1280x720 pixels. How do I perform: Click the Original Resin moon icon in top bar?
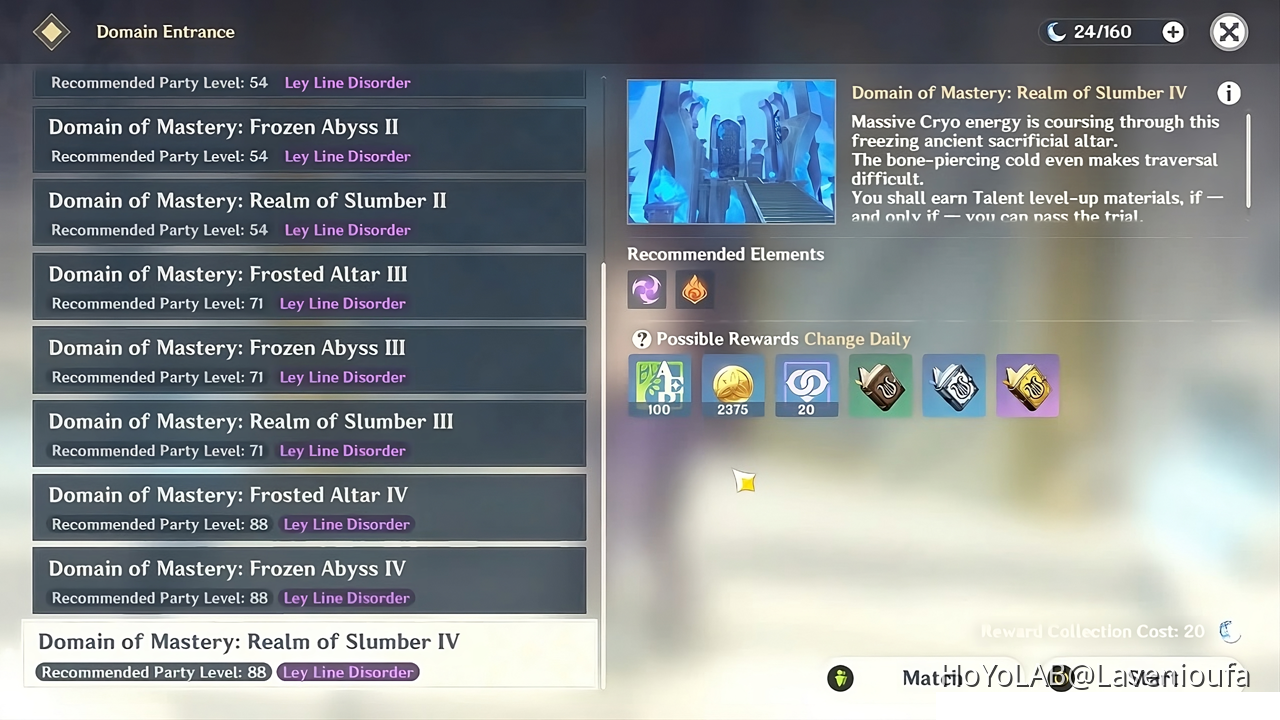(x=1057, y=31)
